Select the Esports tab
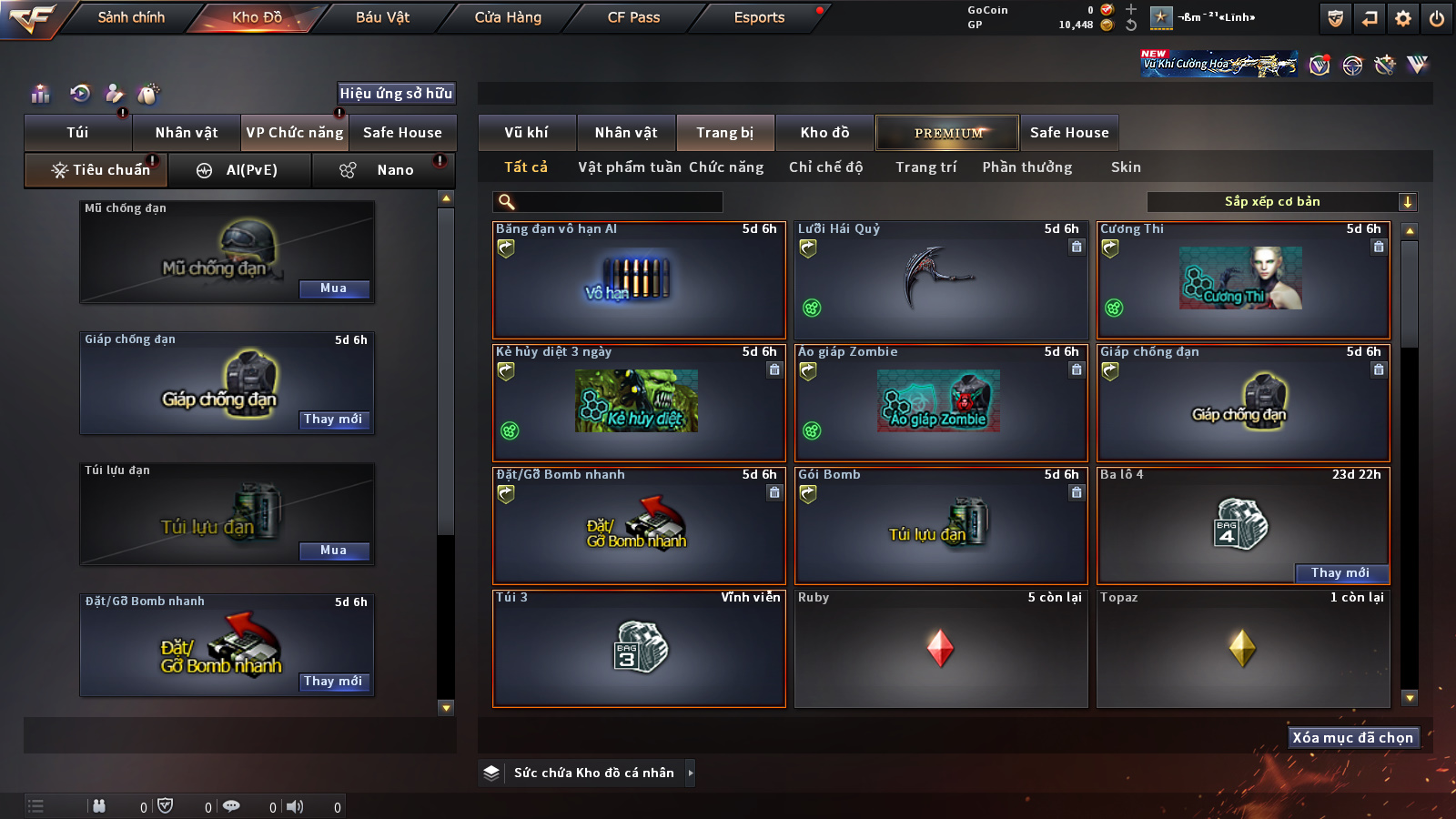This screenshot has width=1456, height=819. pos(759,17)
